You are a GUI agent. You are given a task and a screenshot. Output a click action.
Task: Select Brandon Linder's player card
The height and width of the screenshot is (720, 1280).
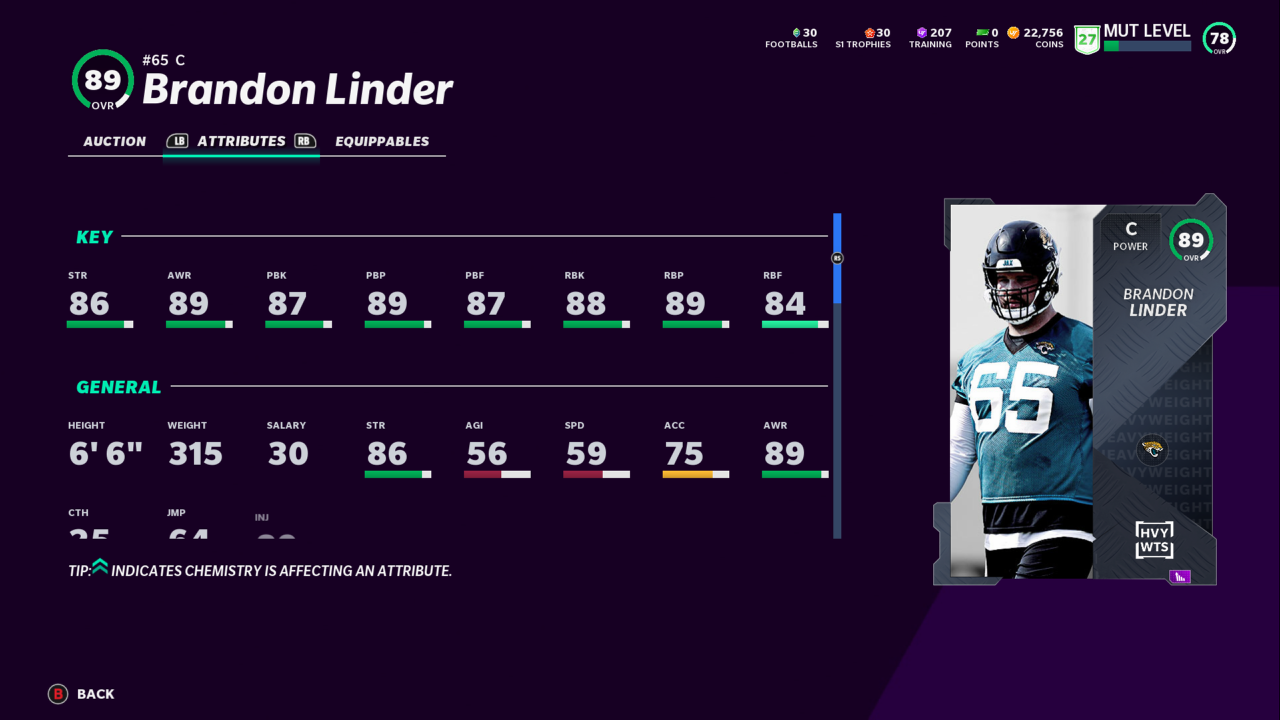(x=1075, y=390)
